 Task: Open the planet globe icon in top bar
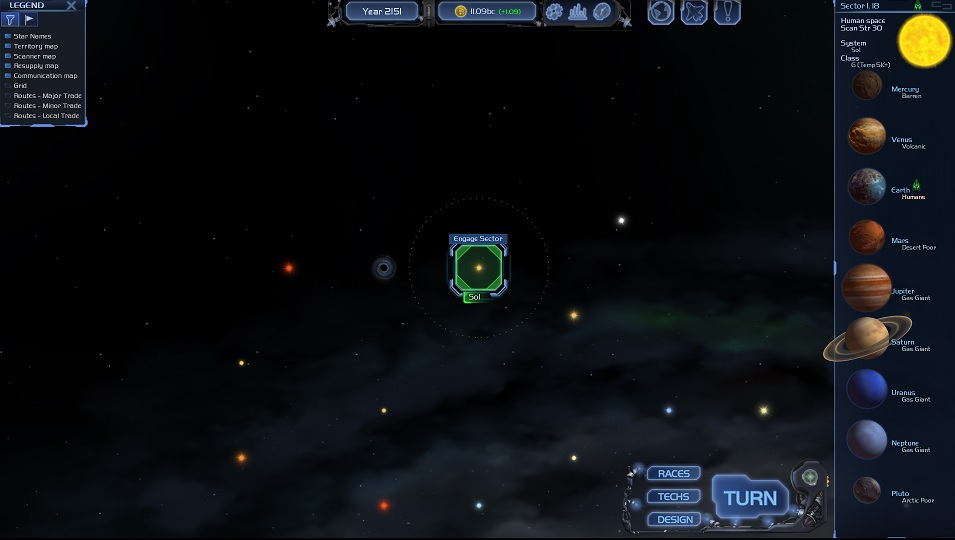tap(660, 12)
